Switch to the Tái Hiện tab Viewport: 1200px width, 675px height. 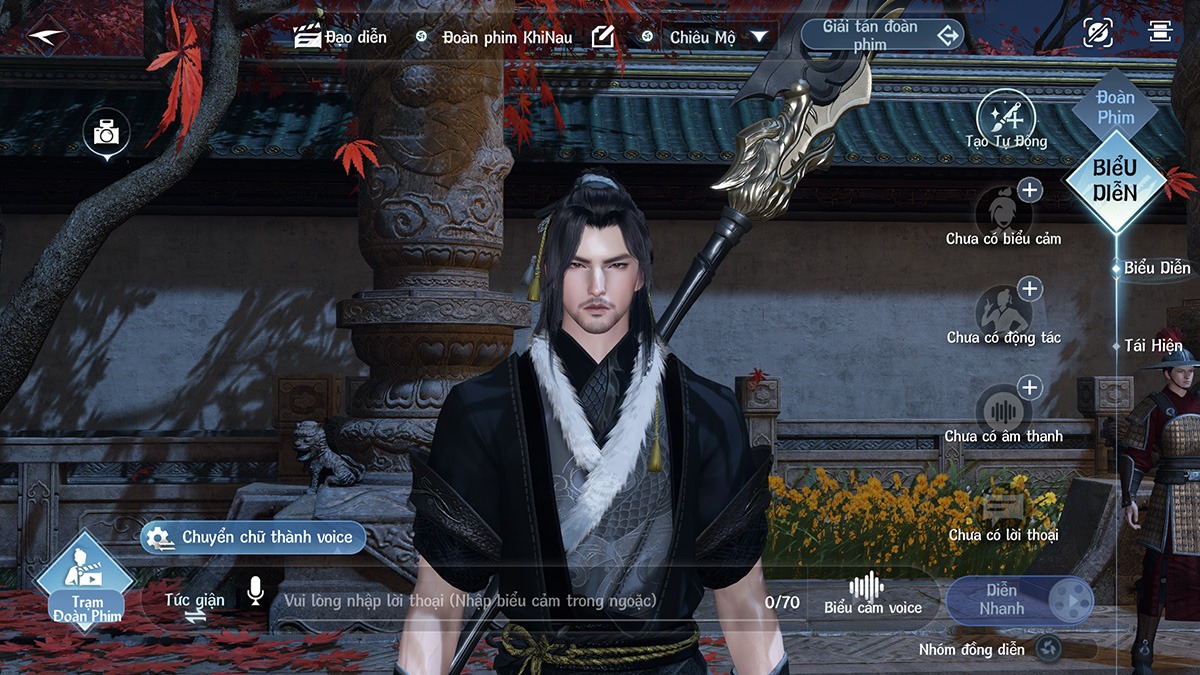point(1152,346)
